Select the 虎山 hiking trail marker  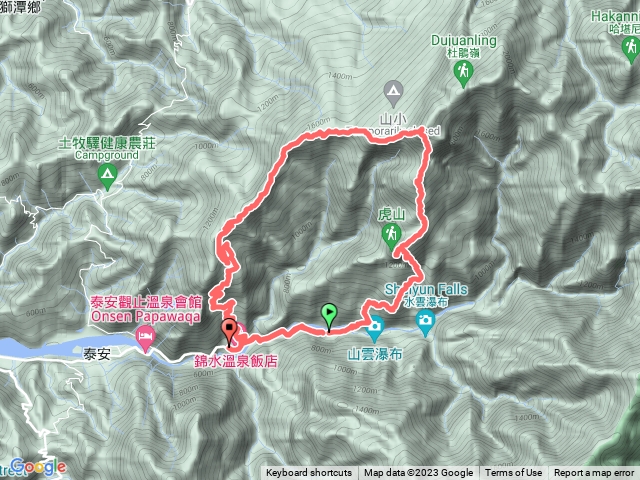coord(392,234)
